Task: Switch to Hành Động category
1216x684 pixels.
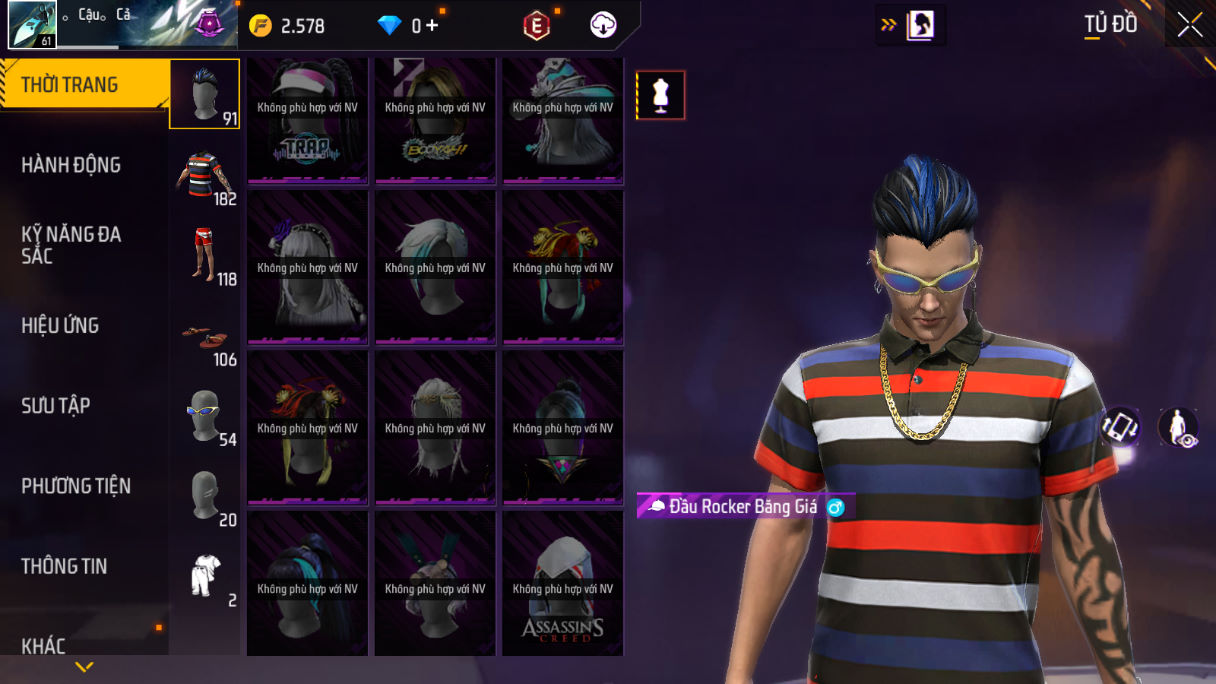Action: (x=72, y=165)
